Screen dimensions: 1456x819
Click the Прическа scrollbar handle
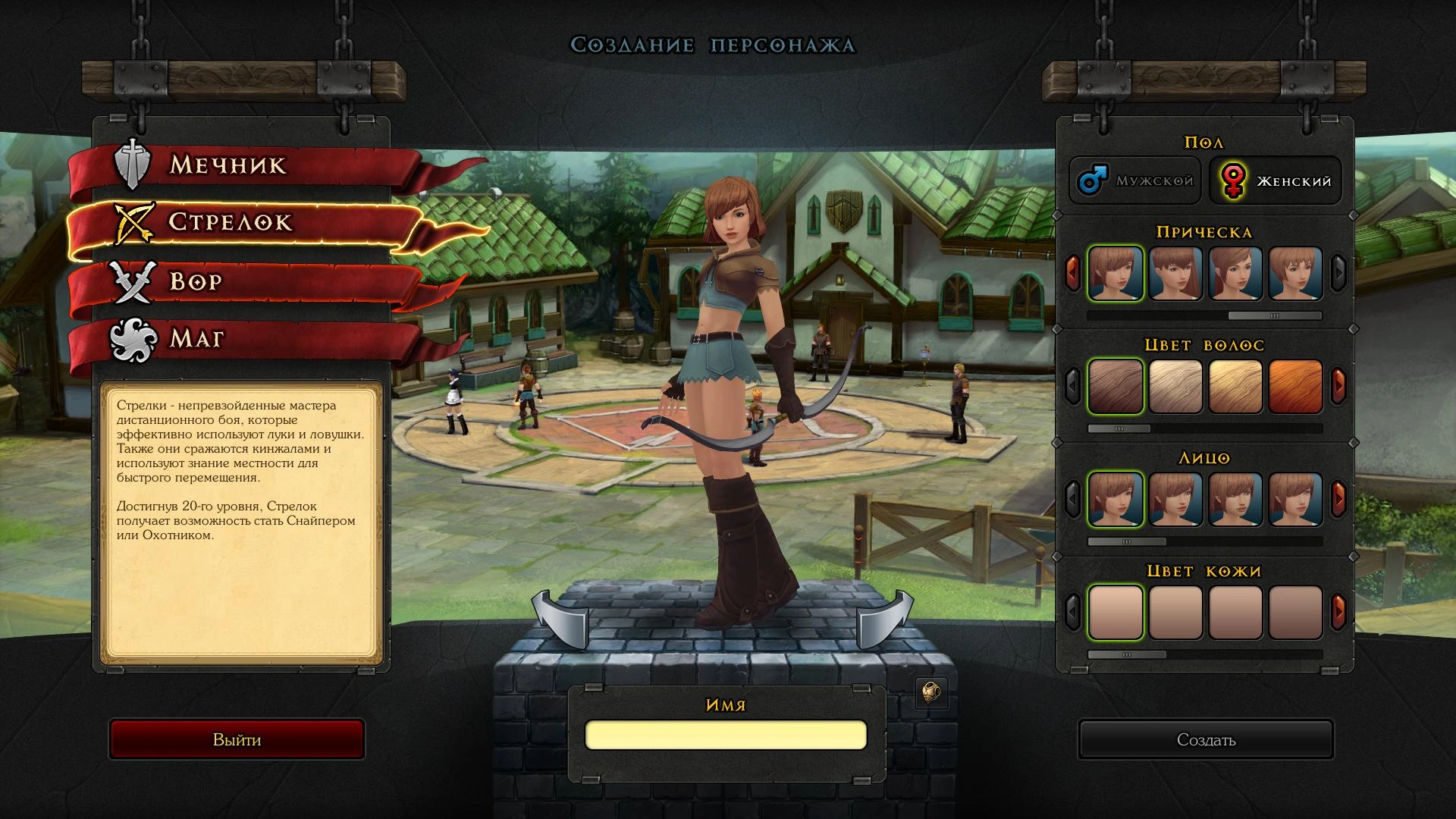pyautogui.click(x=1274, y=315)
